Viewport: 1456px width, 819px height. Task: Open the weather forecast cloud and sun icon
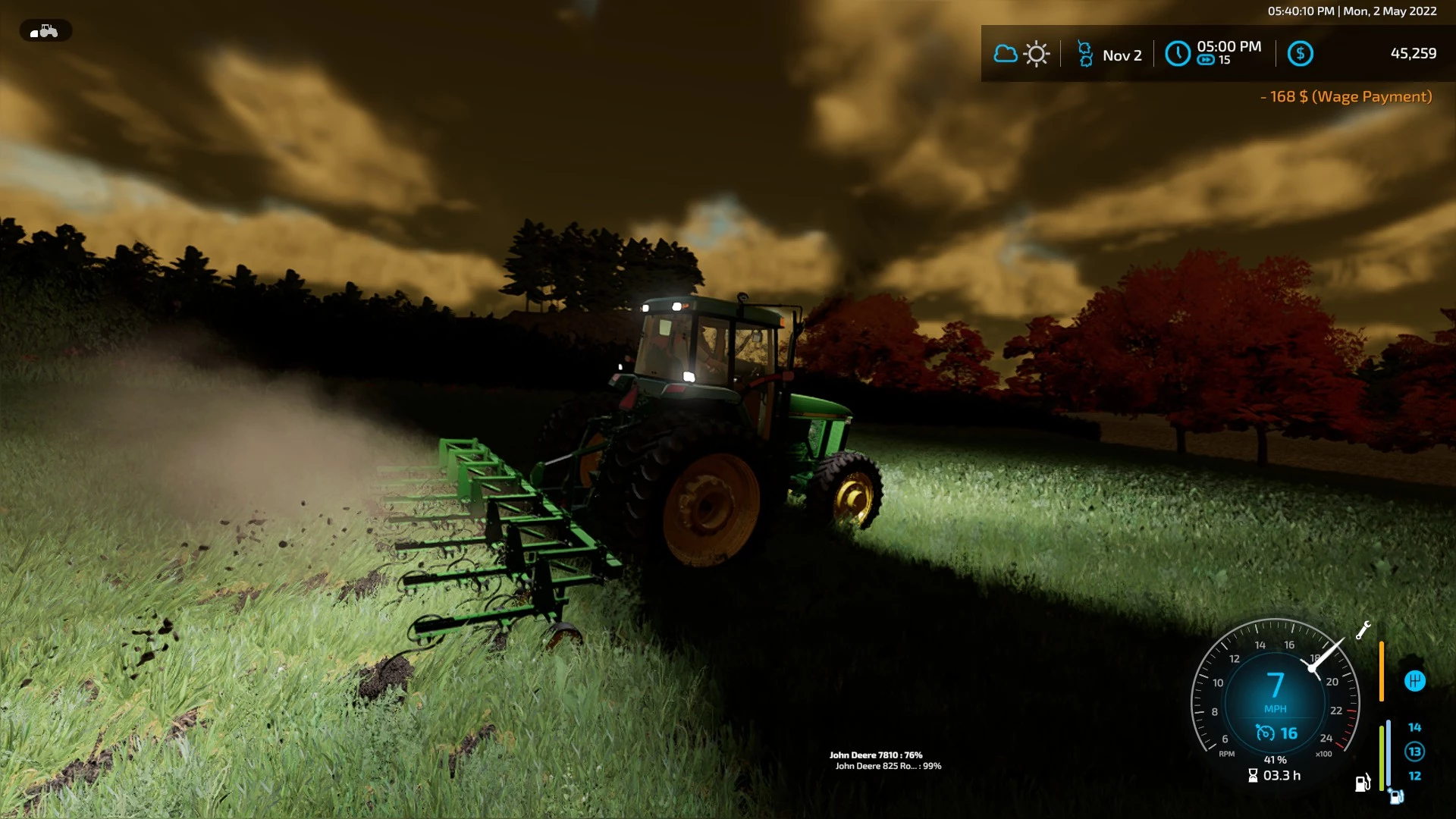[x=1021, y=54]
